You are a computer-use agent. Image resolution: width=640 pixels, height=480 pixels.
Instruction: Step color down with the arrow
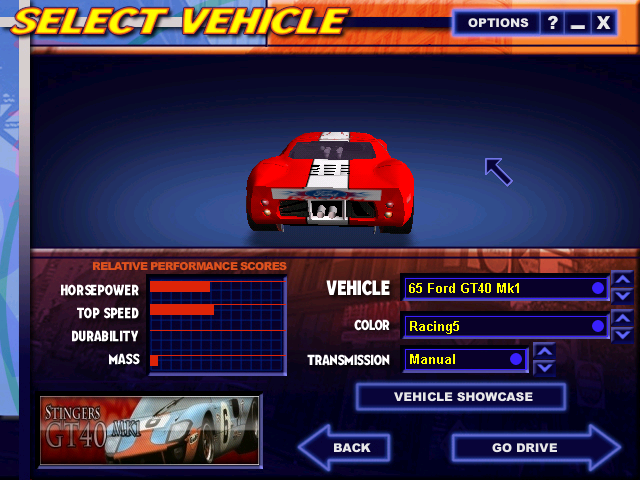coord(622,334)
